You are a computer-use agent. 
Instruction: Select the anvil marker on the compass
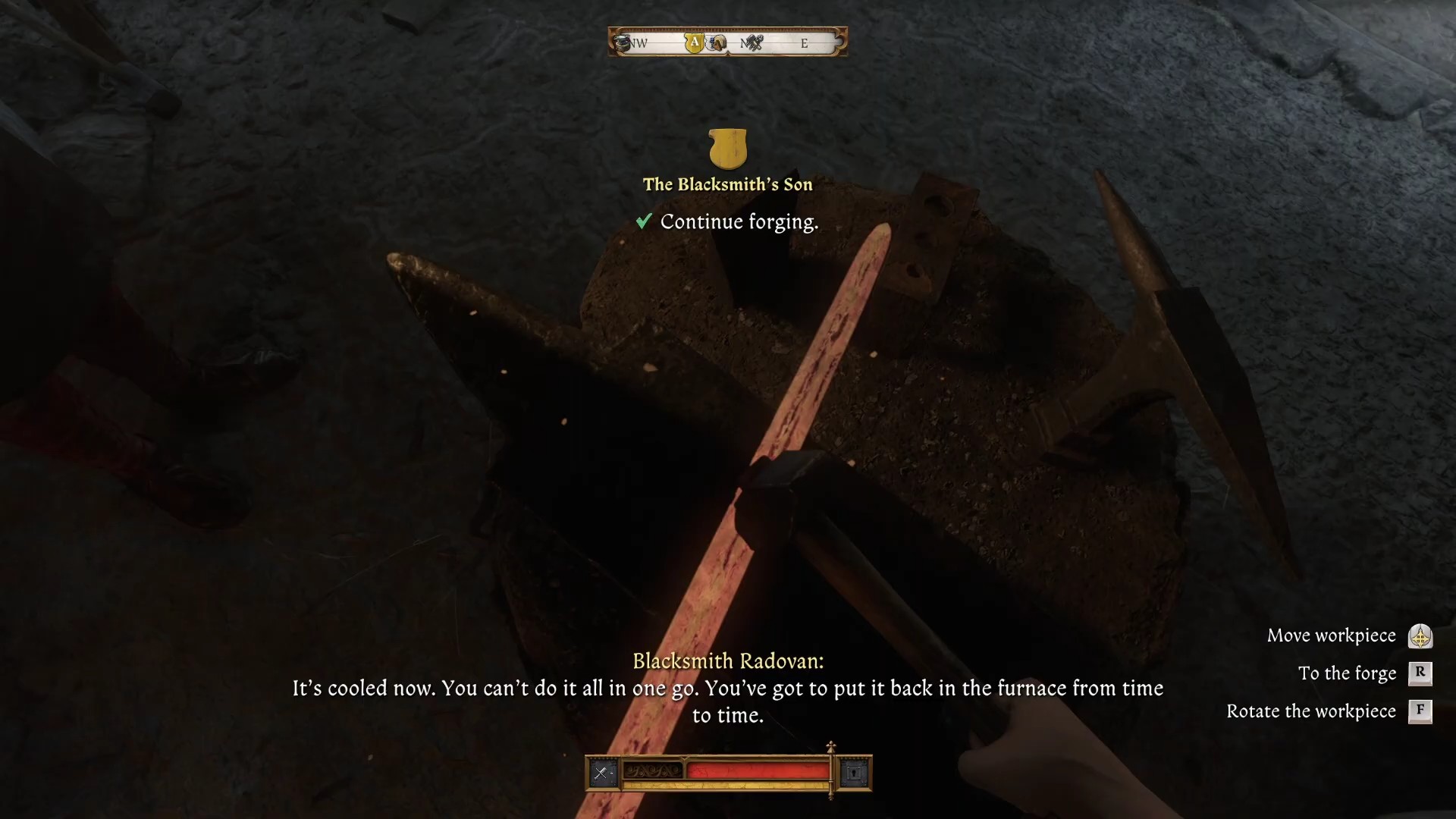point(623,42)
